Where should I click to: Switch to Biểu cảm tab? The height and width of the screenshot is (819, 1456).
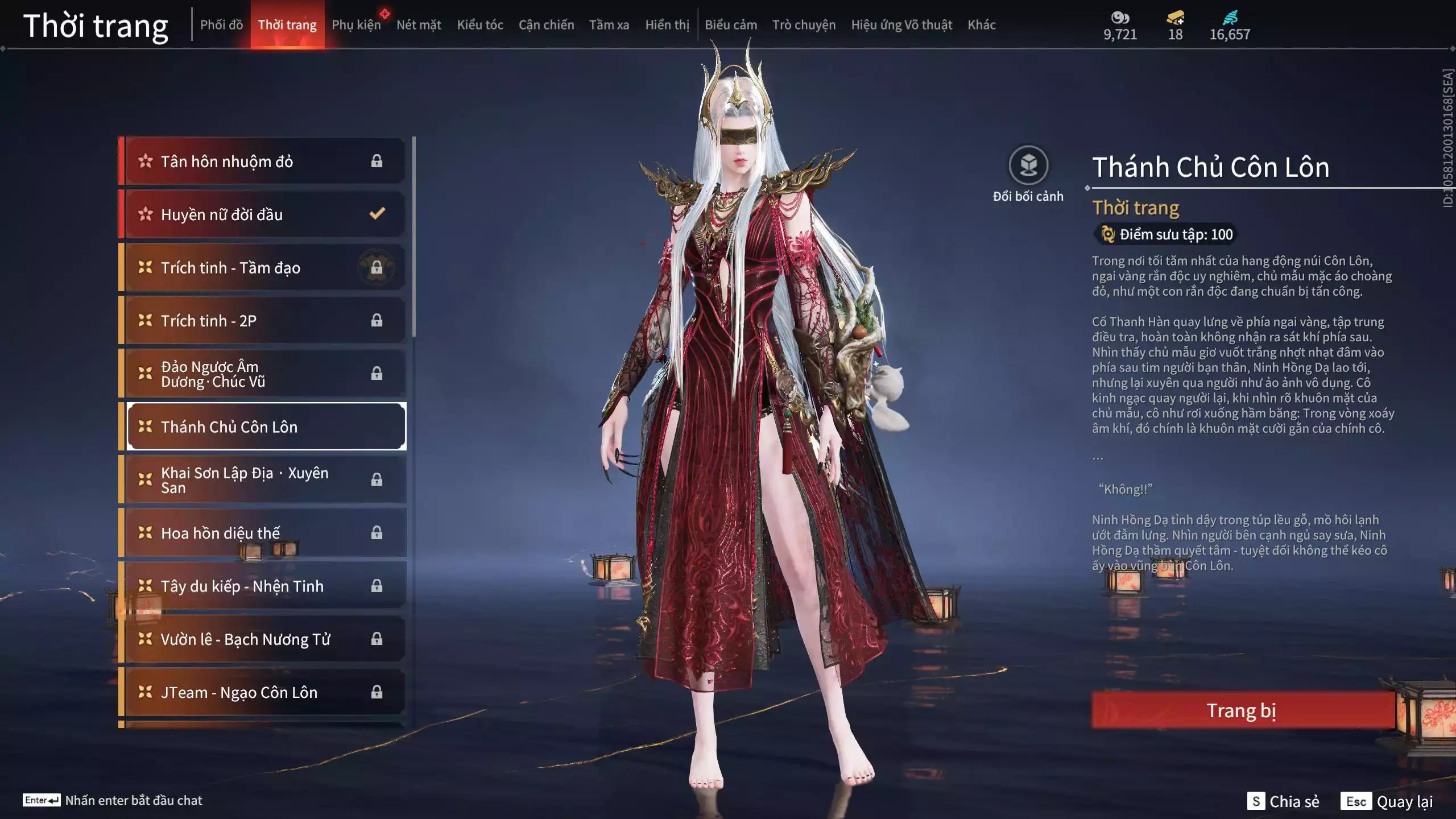tap(731, 25)
